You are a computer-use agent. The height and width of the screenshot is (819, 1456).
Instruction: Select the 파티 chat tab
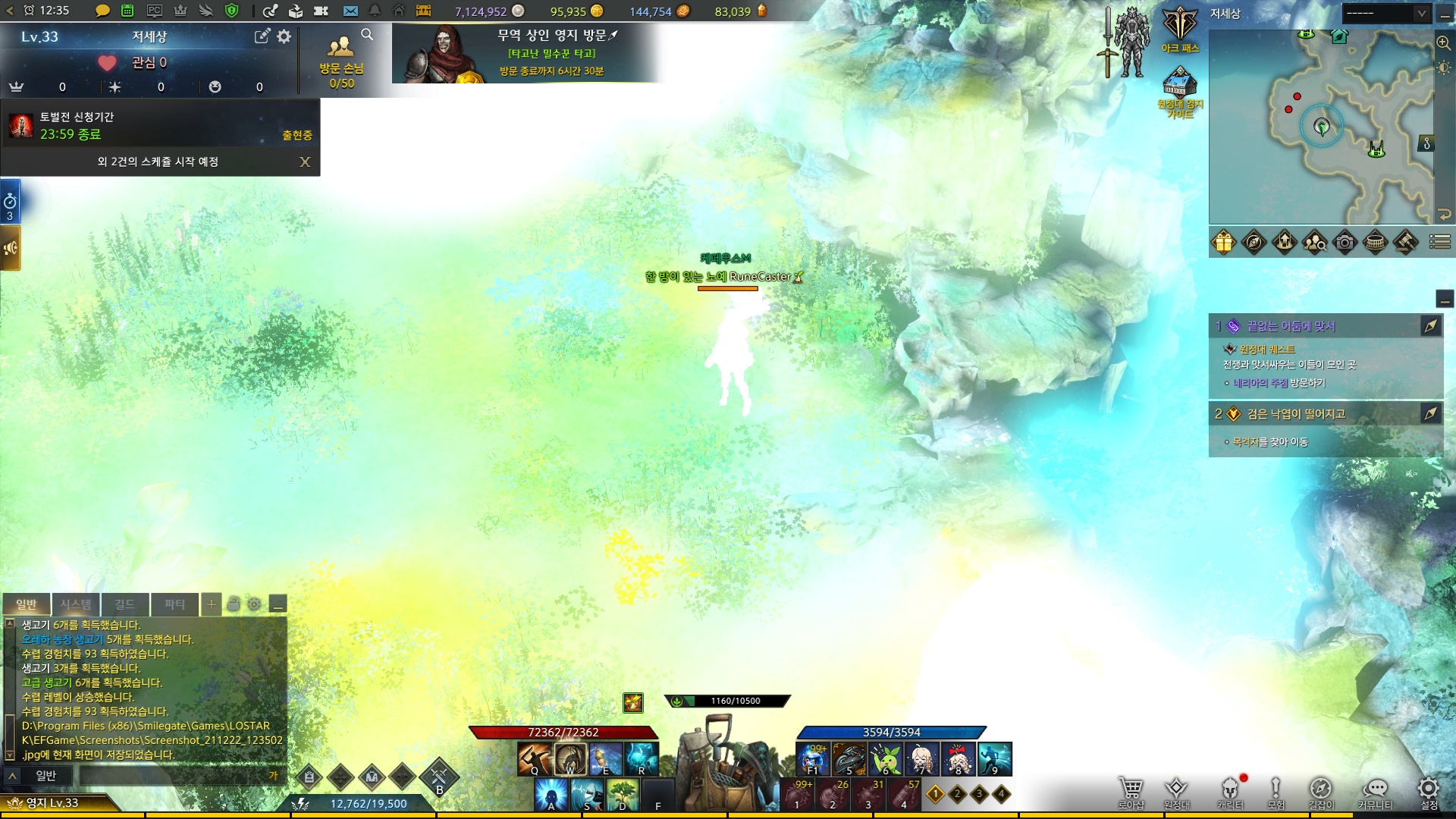coord(174,604)
